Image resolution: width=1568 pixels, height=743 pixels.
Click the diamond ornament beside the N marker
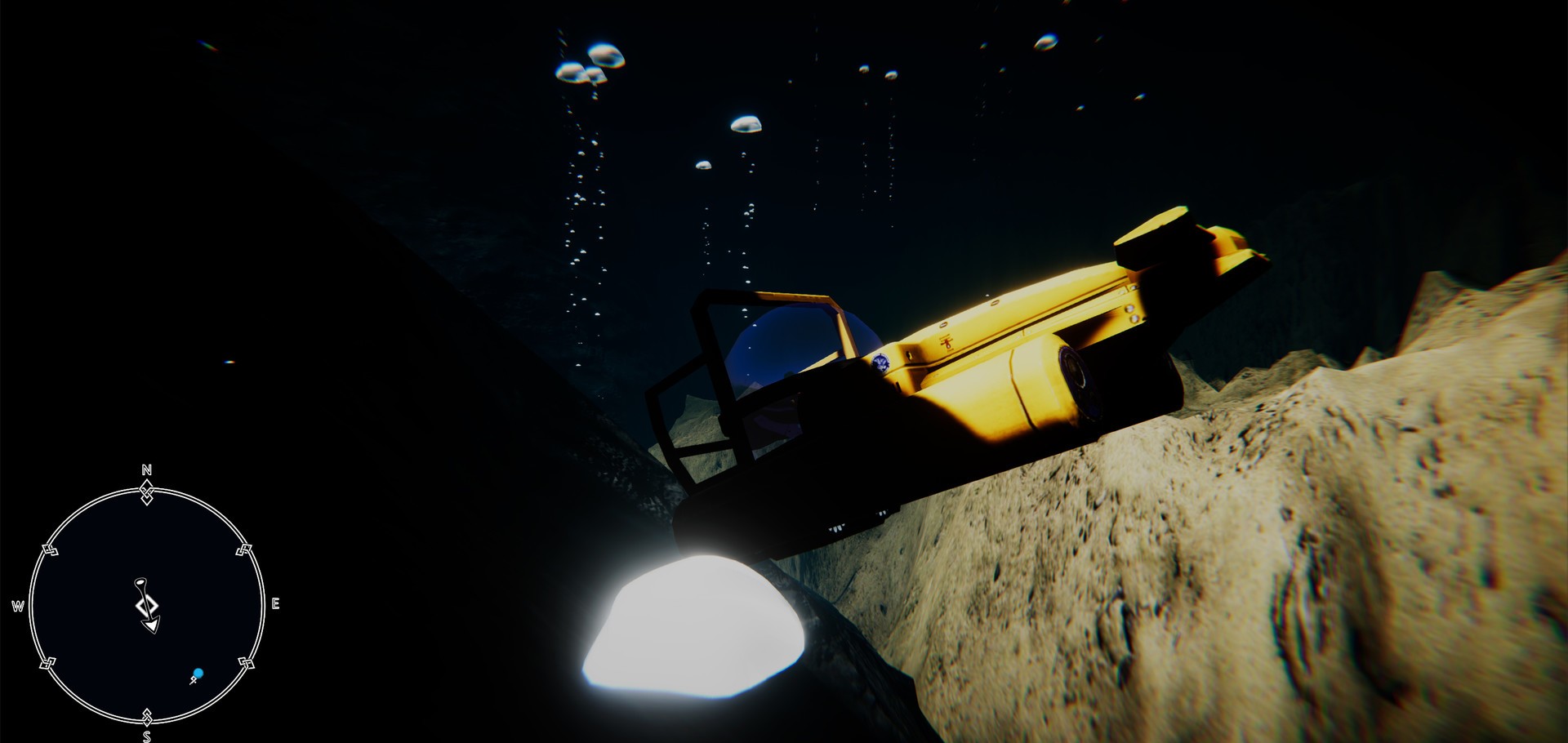(x=147, y=493)
